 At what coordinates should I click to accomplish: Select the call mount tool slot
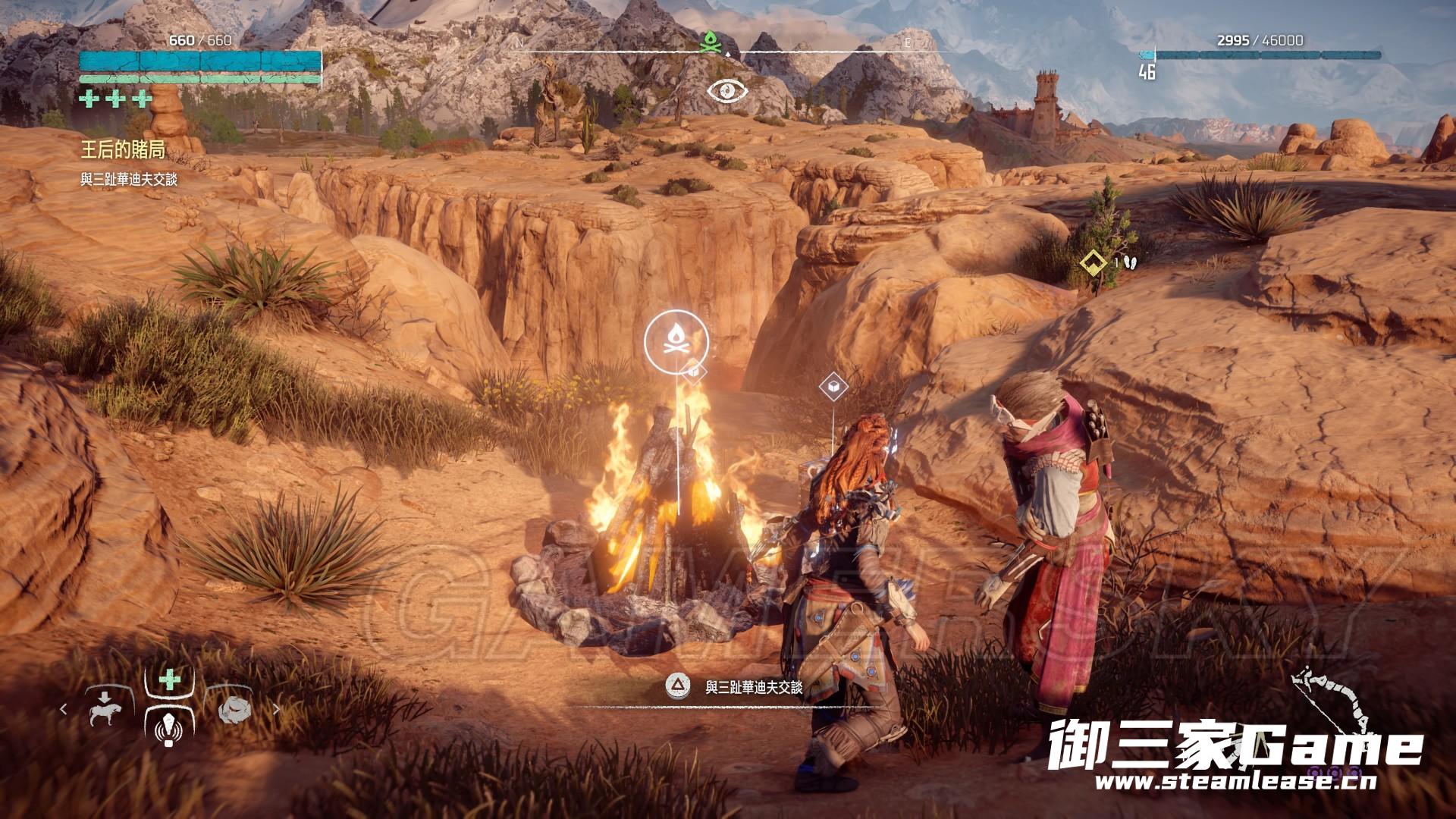pyautogui.click(x=105, y=708)
